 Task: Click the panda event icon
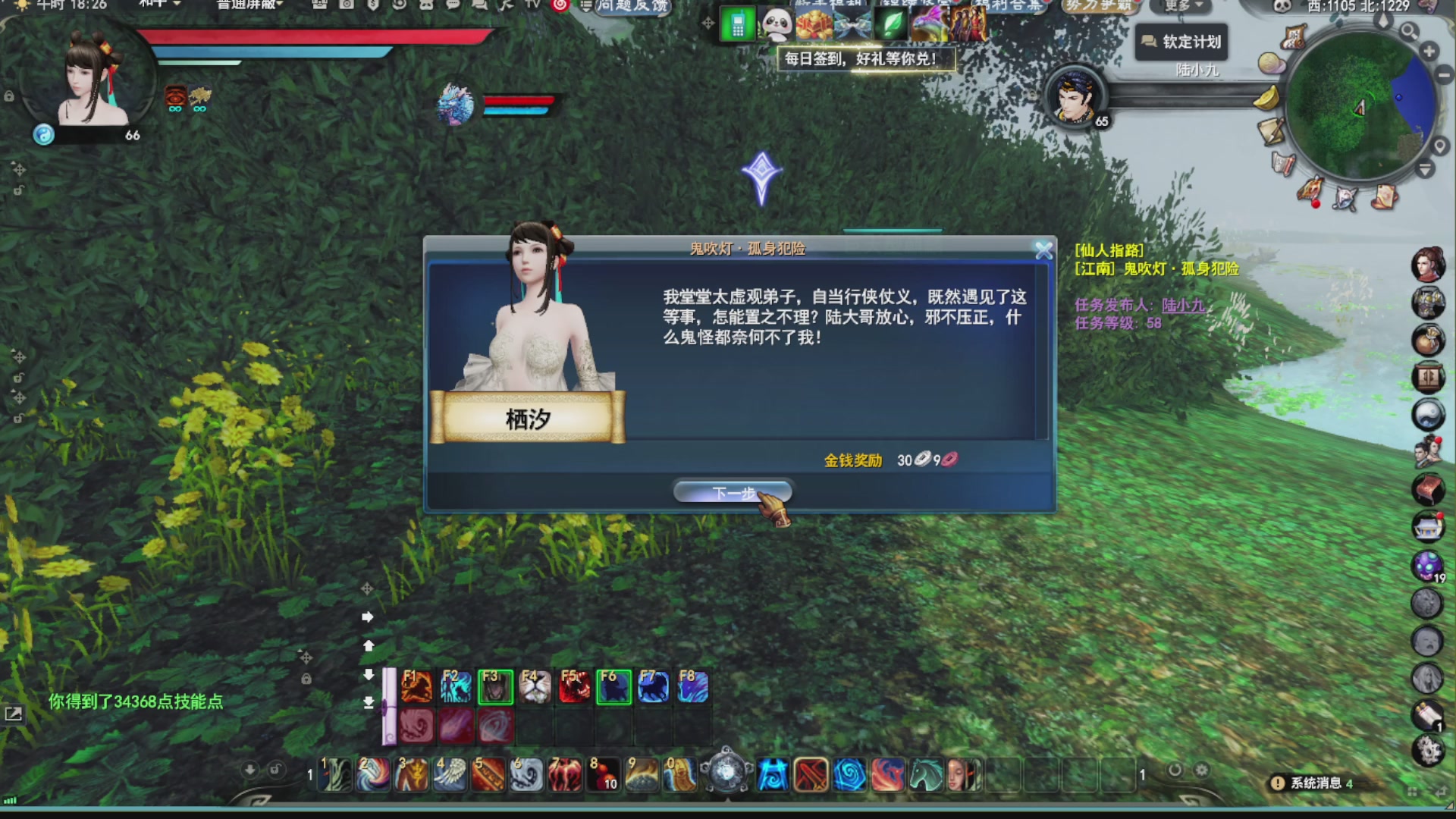click(777, 24)
